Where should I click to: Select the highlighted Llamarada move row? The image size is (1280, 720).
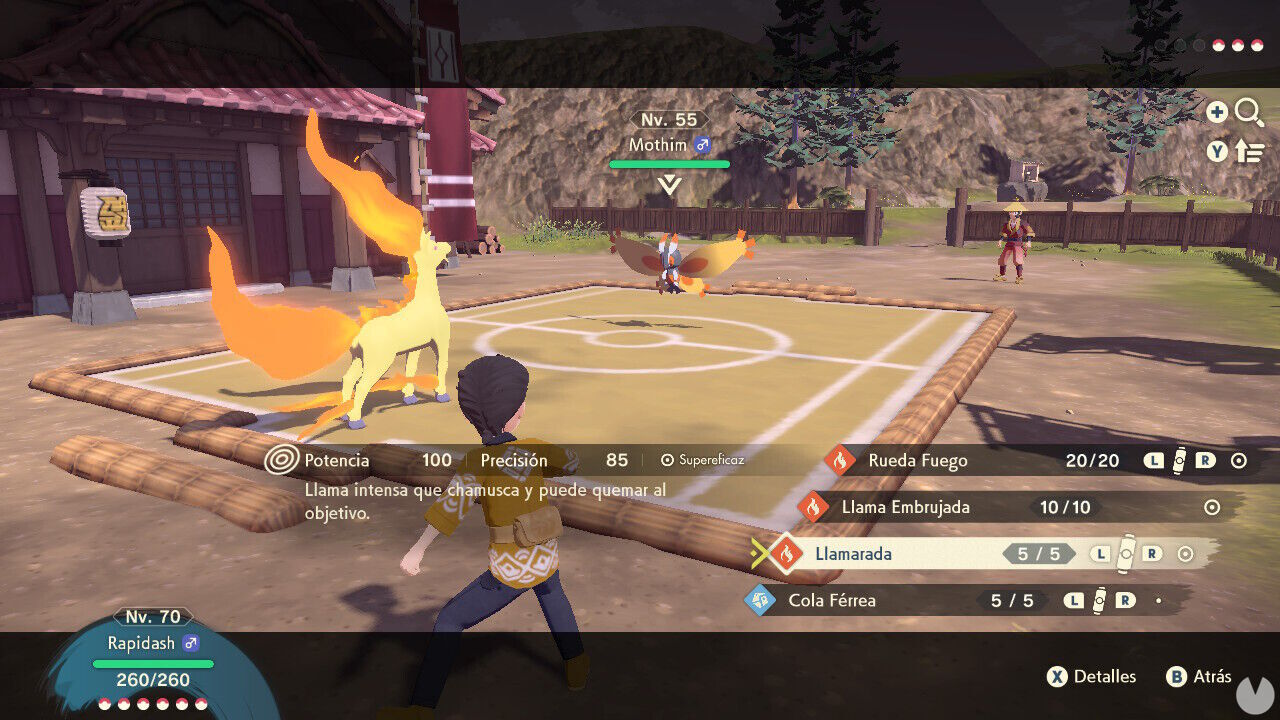click(x=900, y=553)
